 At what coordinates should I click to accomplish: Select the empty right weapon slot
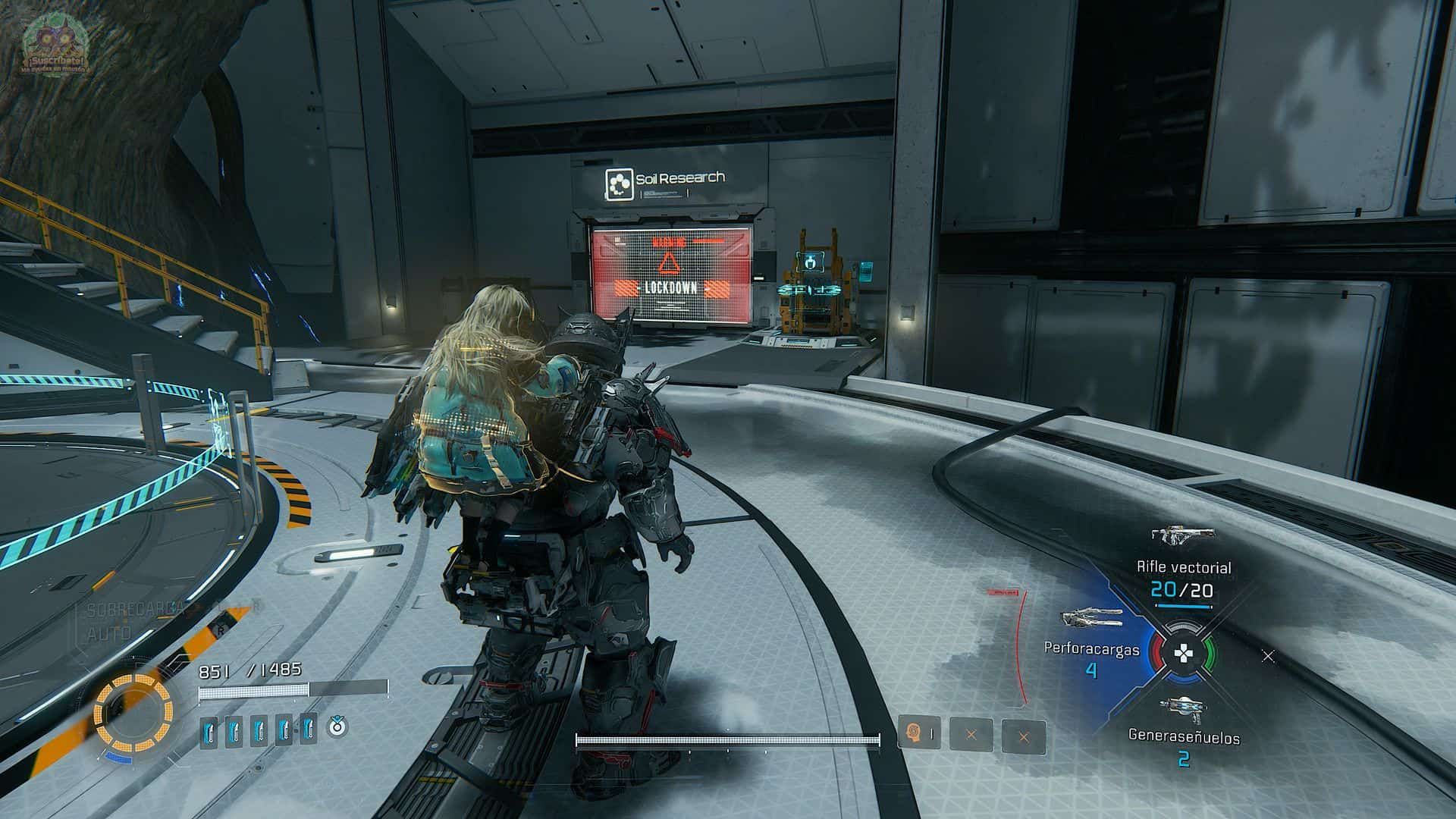coord(1268,656)
